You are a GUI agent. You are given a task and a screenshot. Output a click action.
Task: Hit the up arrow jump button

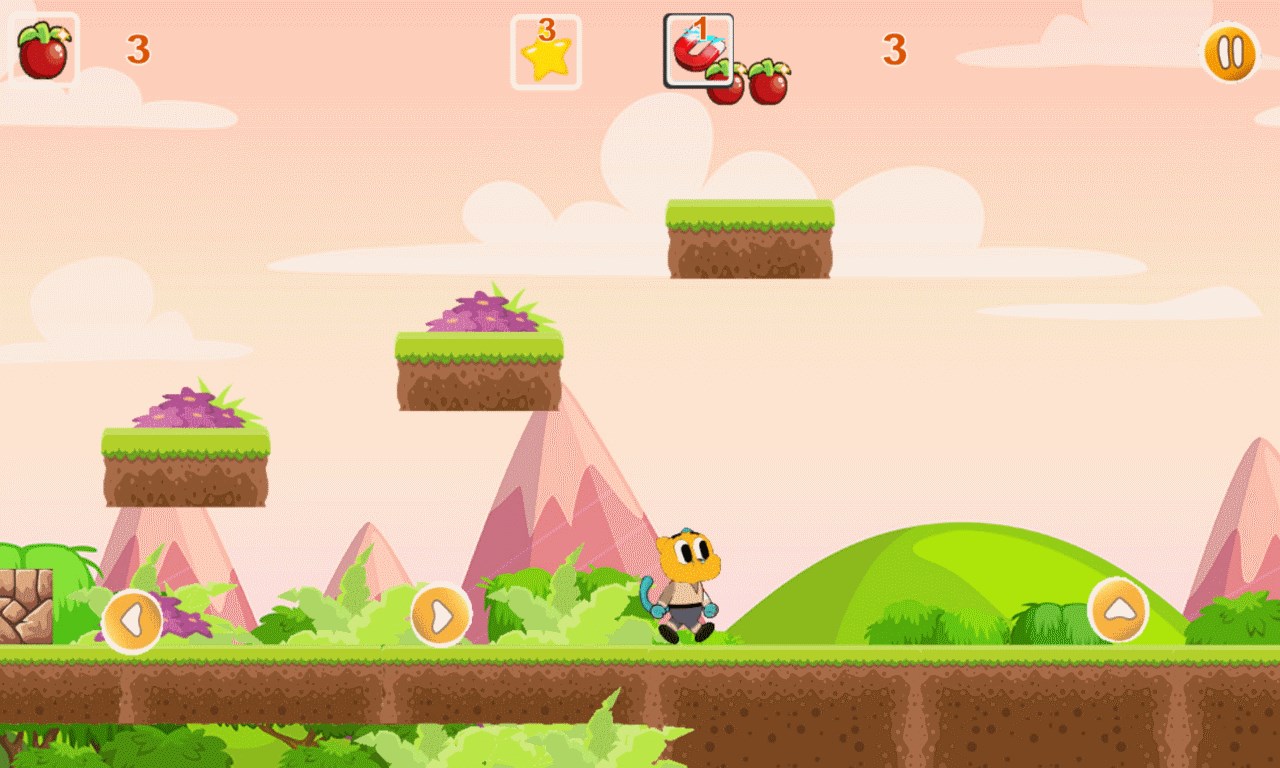pos(1118,609)
